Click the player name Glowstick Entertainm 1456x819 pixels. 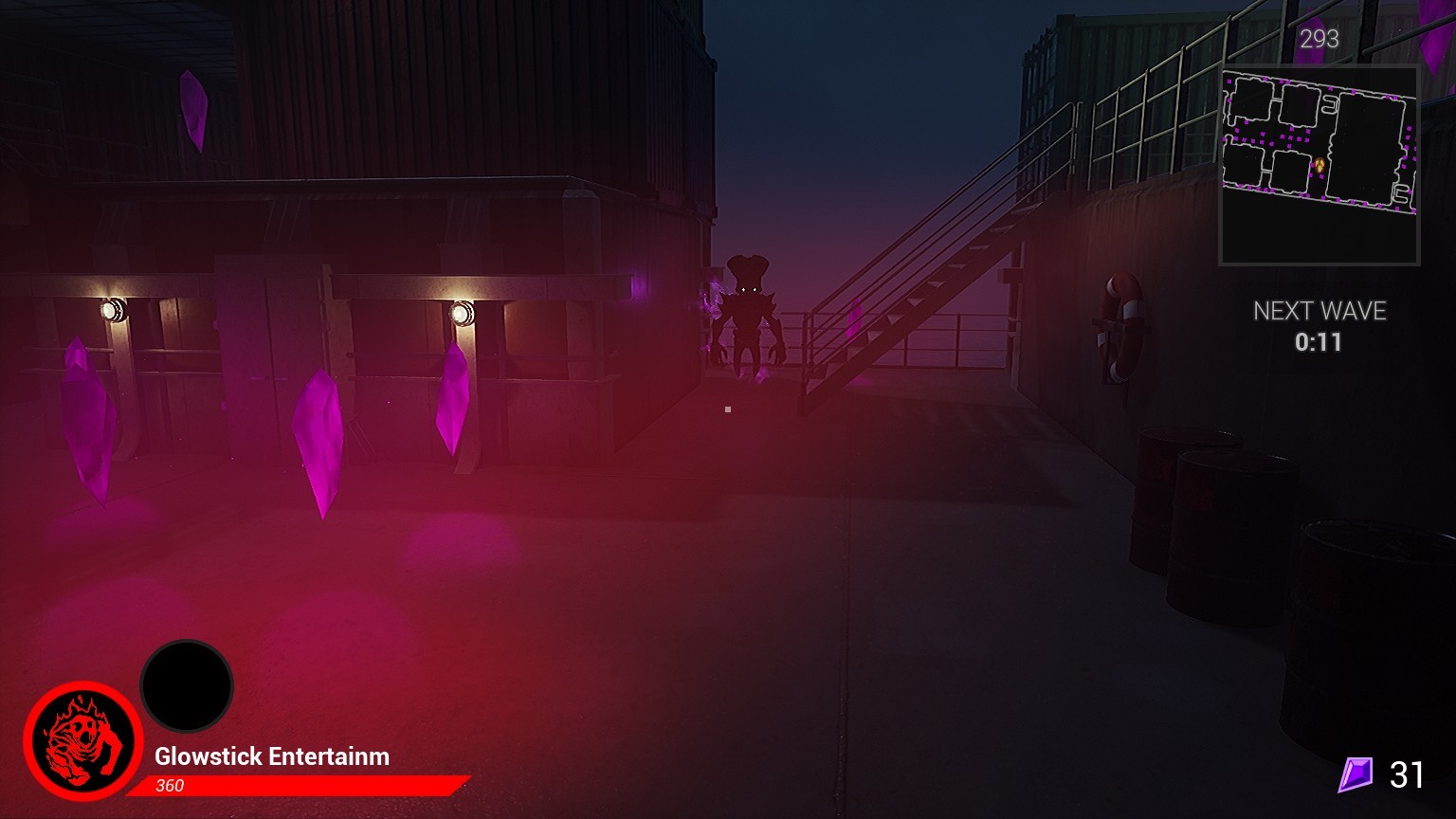point(271,756)
